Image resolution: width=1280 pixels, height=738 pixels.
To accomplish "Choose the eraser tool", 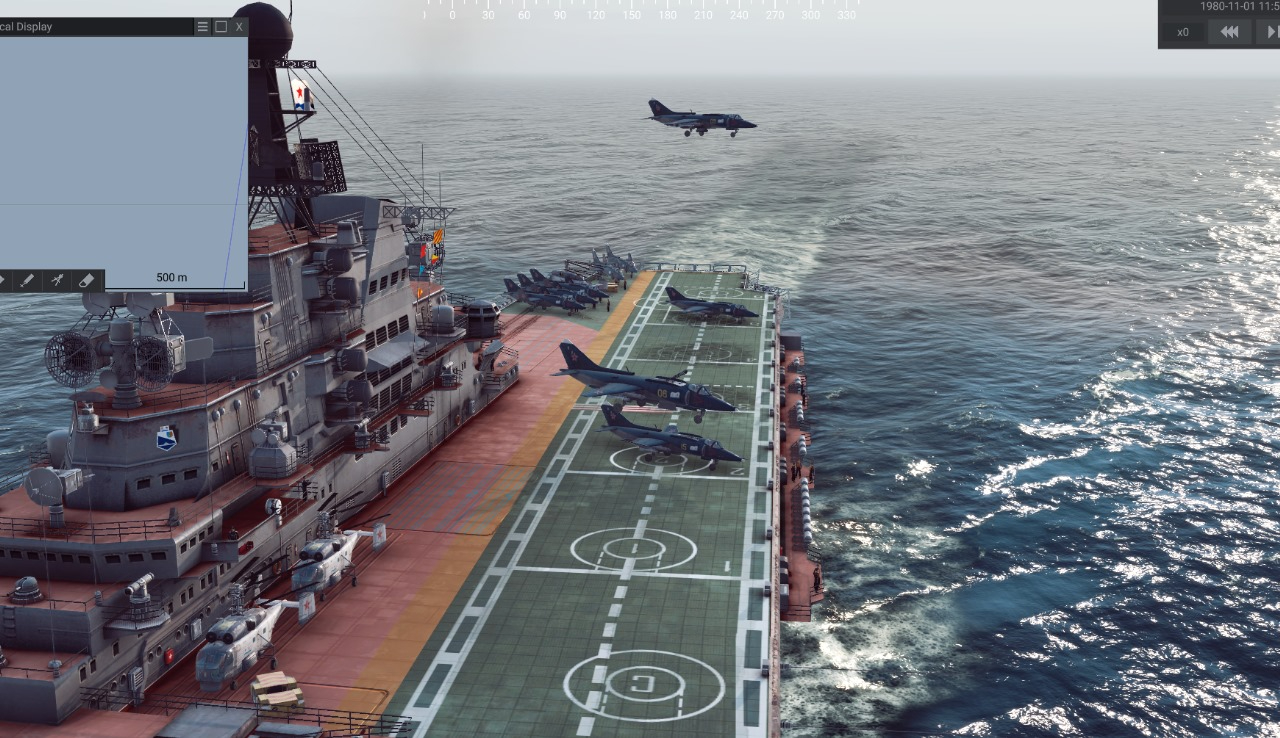I will point(86,281).
